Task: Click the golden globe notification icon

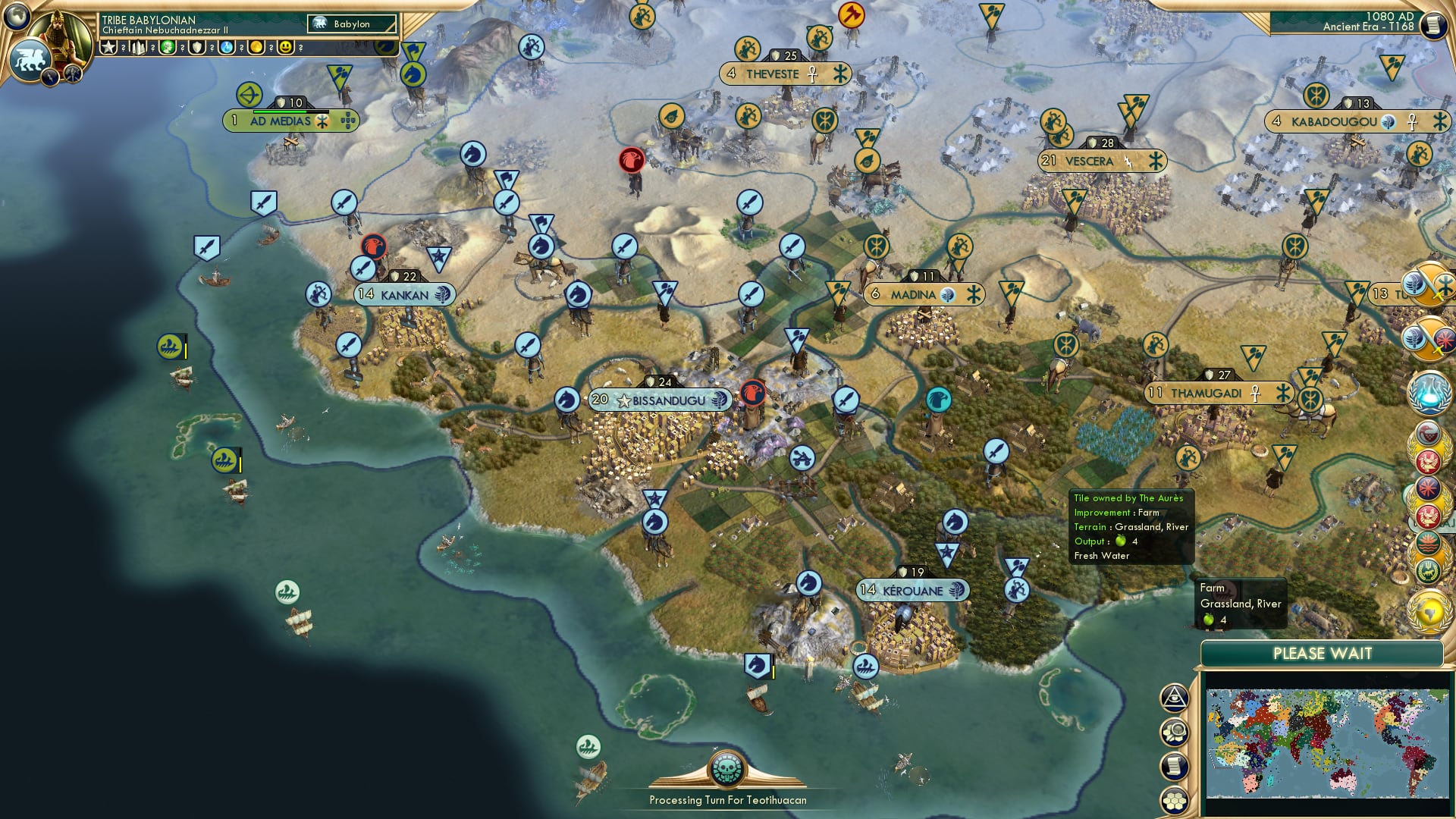Action: (1429, 610)
